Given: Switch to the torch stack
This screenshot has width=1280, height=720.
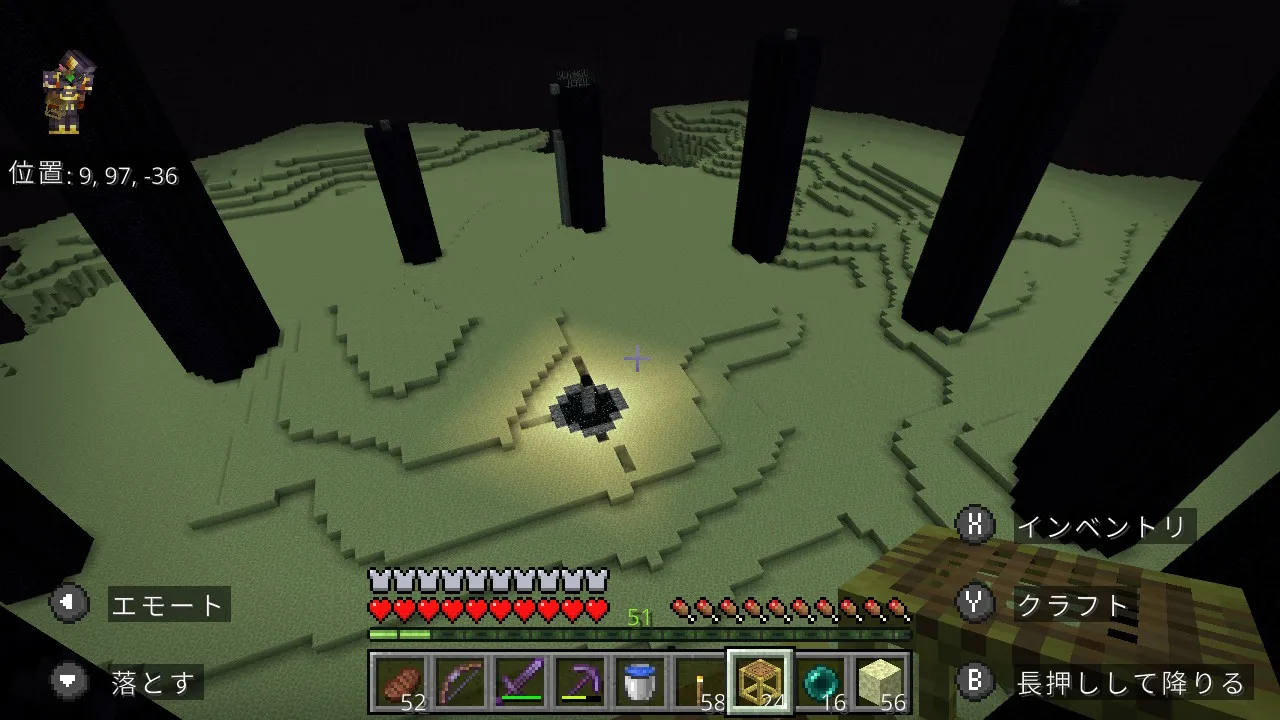Looking at the screenshot, I should pos(700,683).
